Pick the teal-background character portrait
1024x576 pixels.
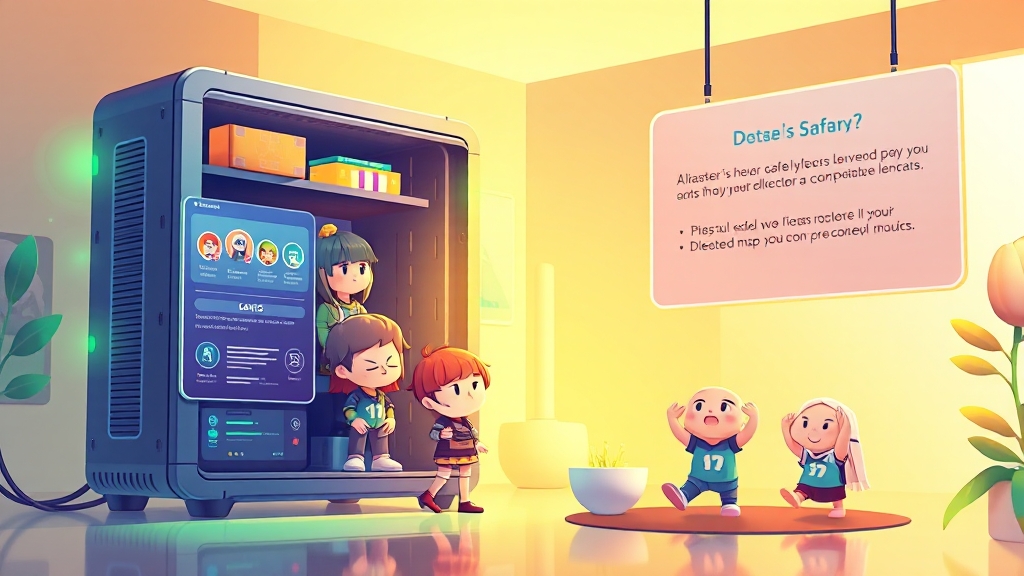pyautogui.click(x=293, y=253)
